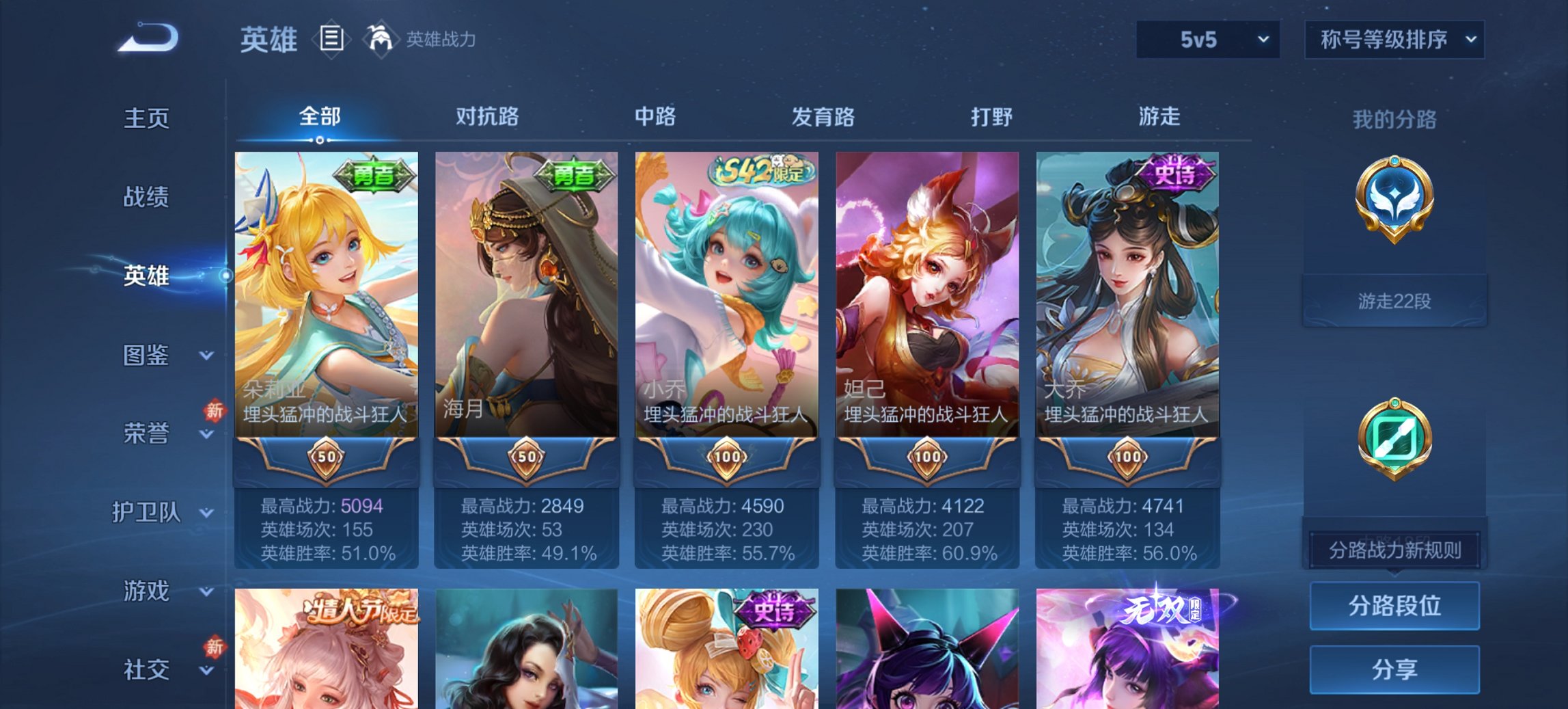Click the level 100 medal under 妲己

click(927, 459)
